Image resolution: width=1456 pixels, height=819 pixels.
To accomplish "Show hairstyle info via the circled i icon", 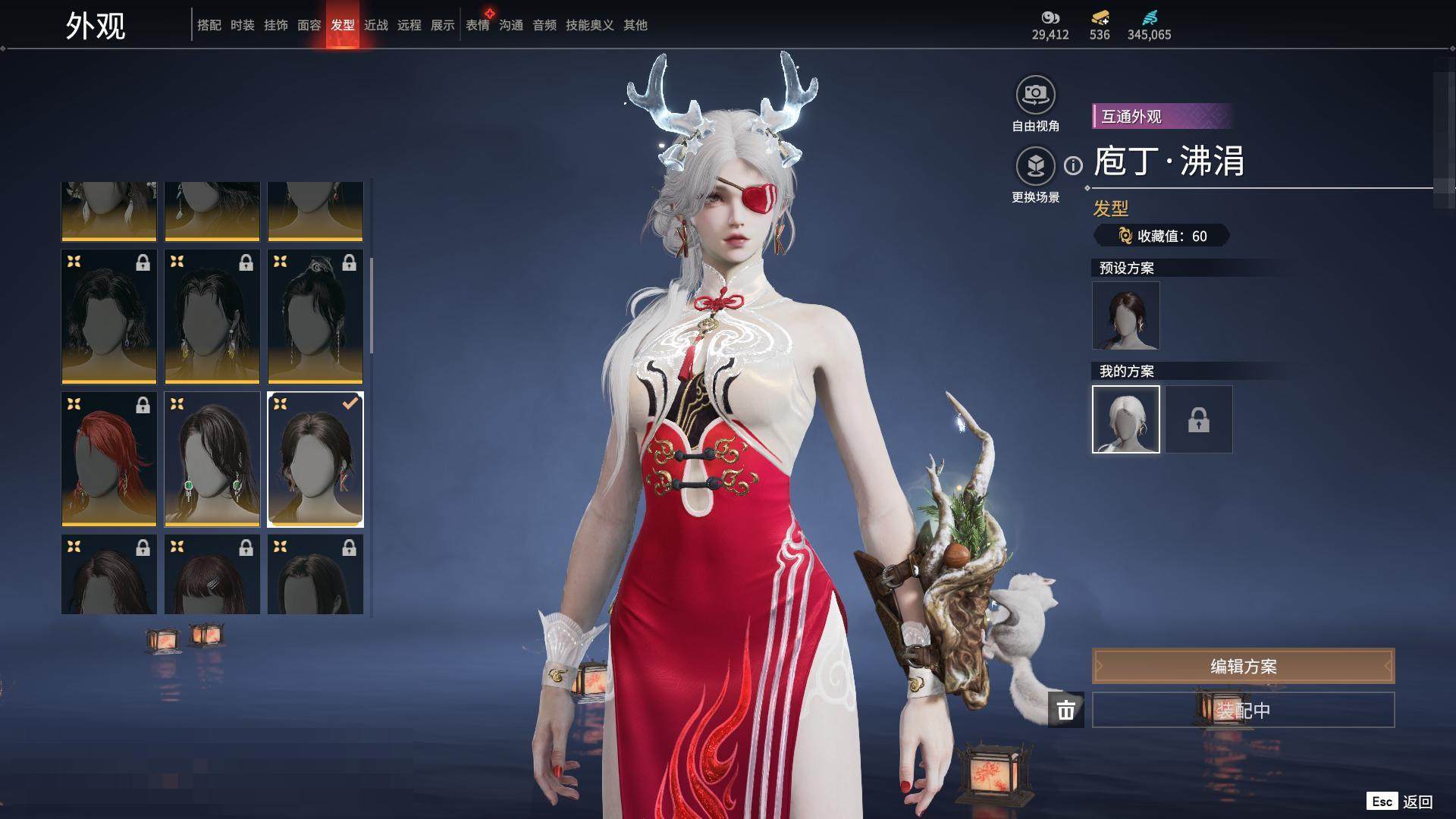I will [1073, 165].
